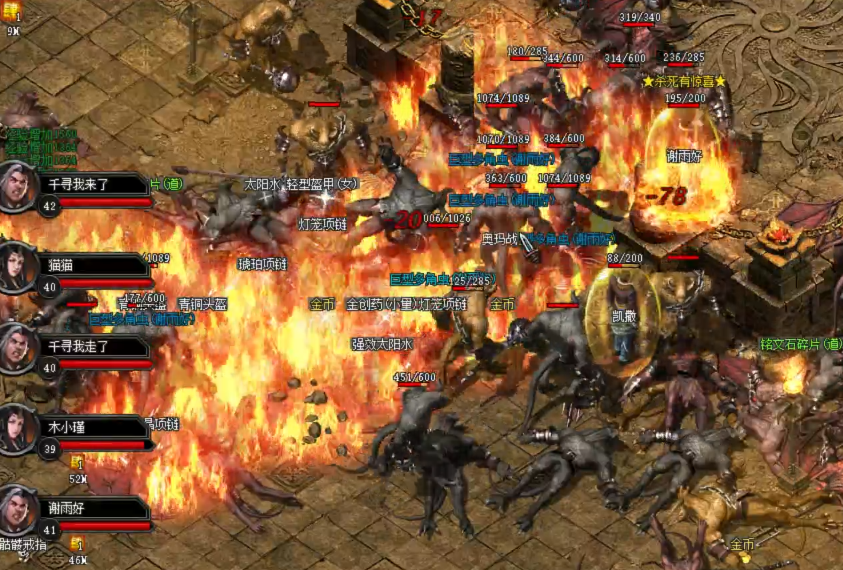843x570 pixels.
Task: Target party member 千寻我走了
Action: coord(90,346)
